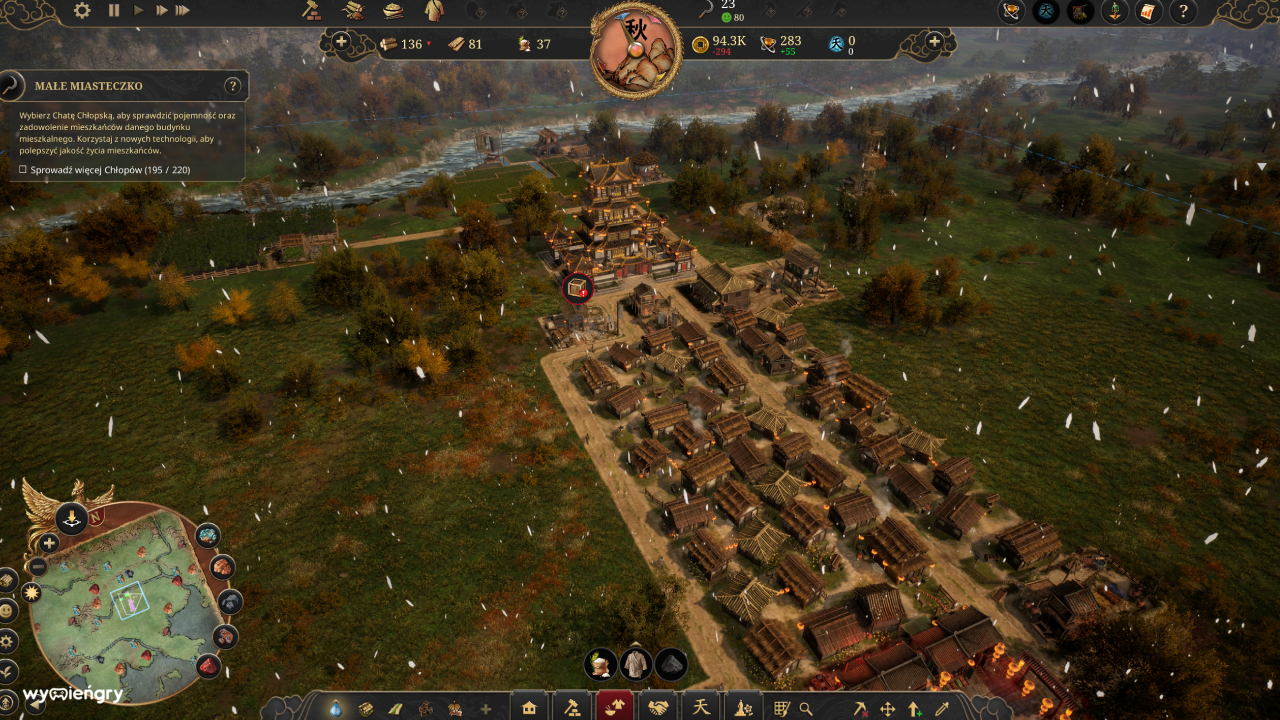This screenshot has width=1280, height=720.
Task: Activate the fastest game speed
Action: (x=182, y=11)
